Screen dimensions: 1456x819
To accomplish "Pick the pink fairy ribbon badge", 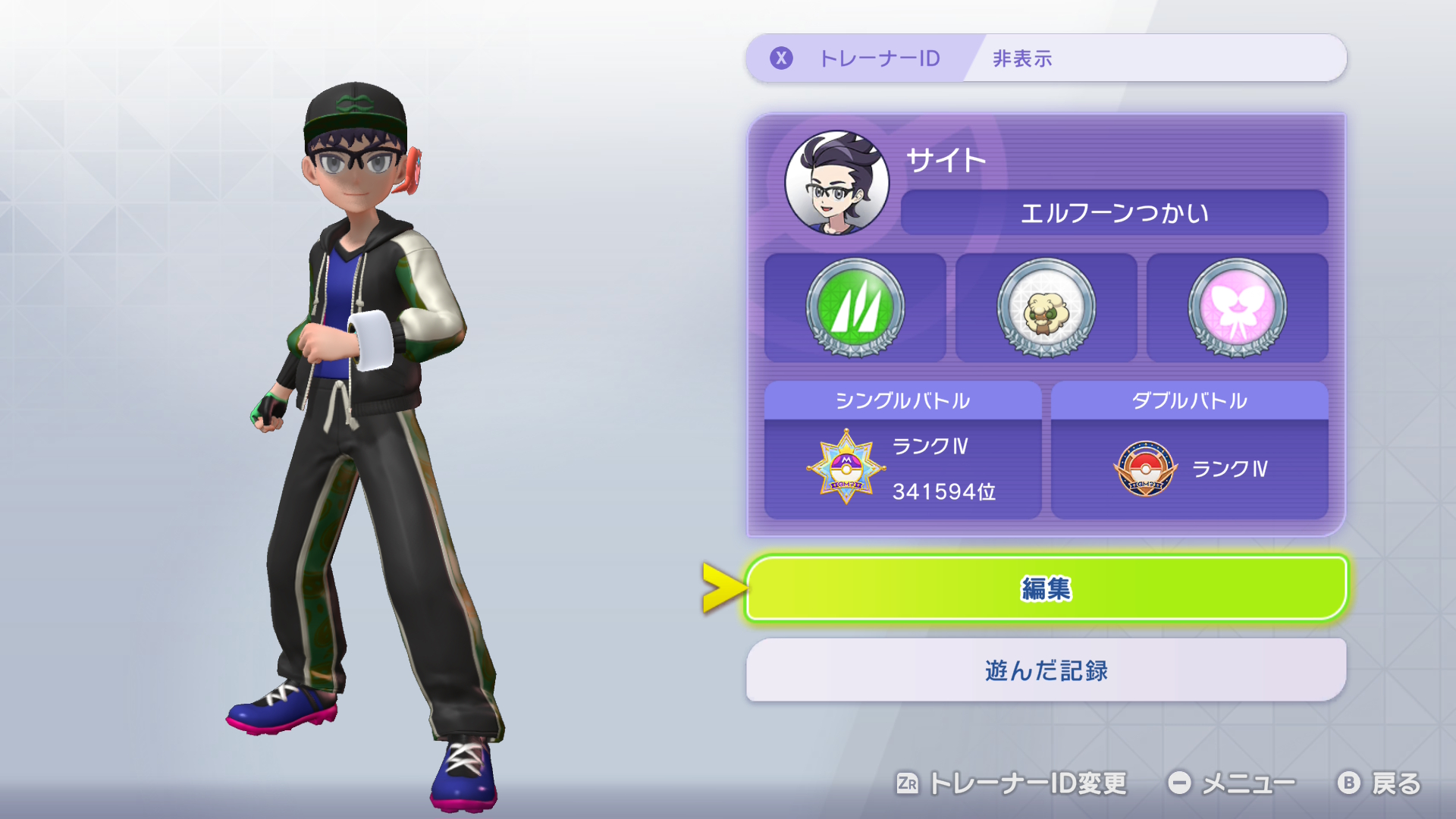I will [1237, 308].
